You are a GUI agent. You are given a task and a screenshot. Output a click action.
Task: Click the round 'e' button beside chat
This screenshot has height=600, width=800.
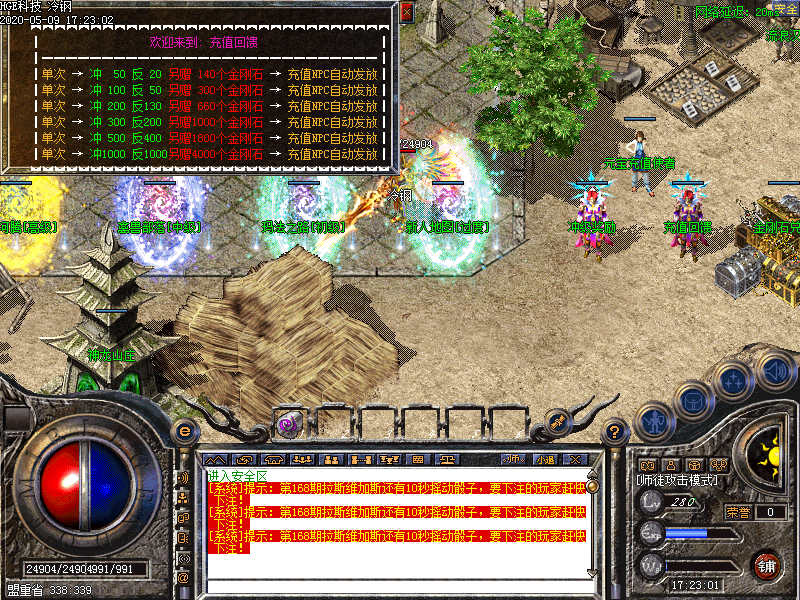click(184, 431)
